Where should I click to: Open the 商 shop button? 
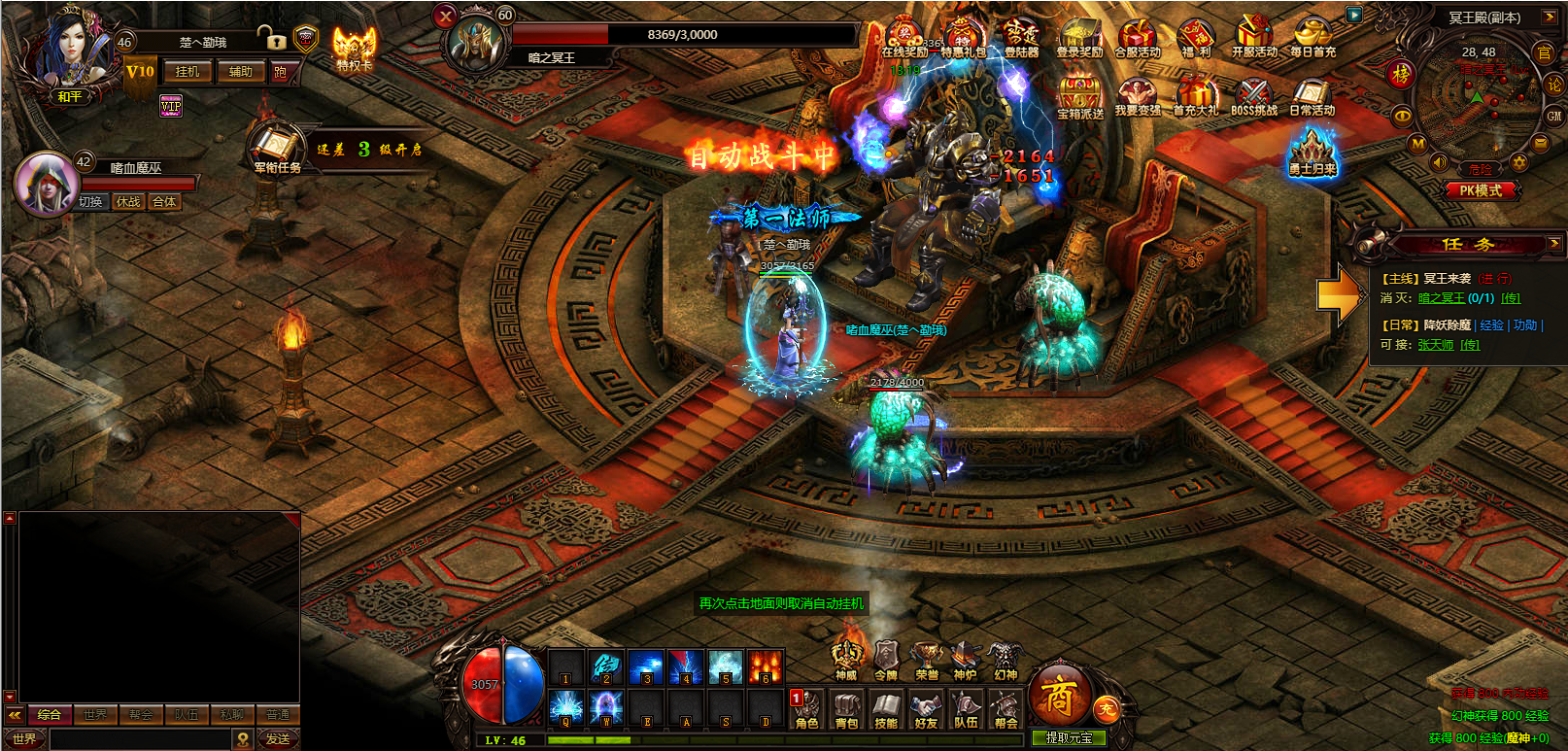[1058, 695]
